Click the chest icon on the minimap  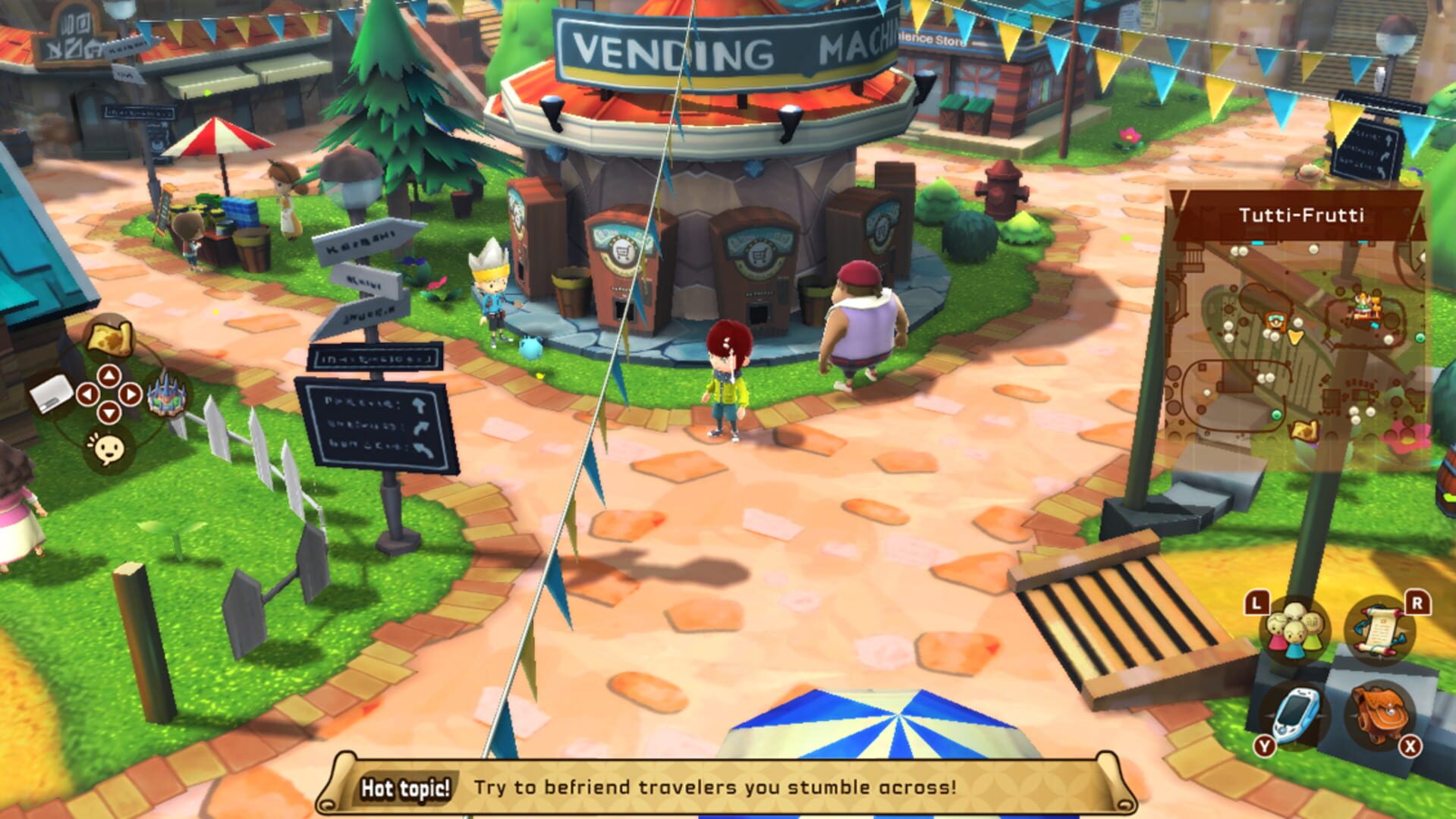pyautogui.click(x=1275, y=321)
